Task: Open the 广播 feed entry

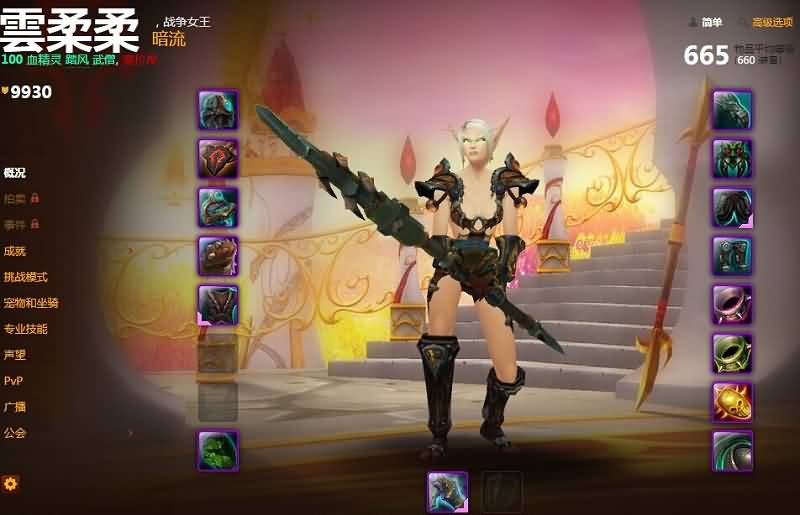Action: point(15,407)
